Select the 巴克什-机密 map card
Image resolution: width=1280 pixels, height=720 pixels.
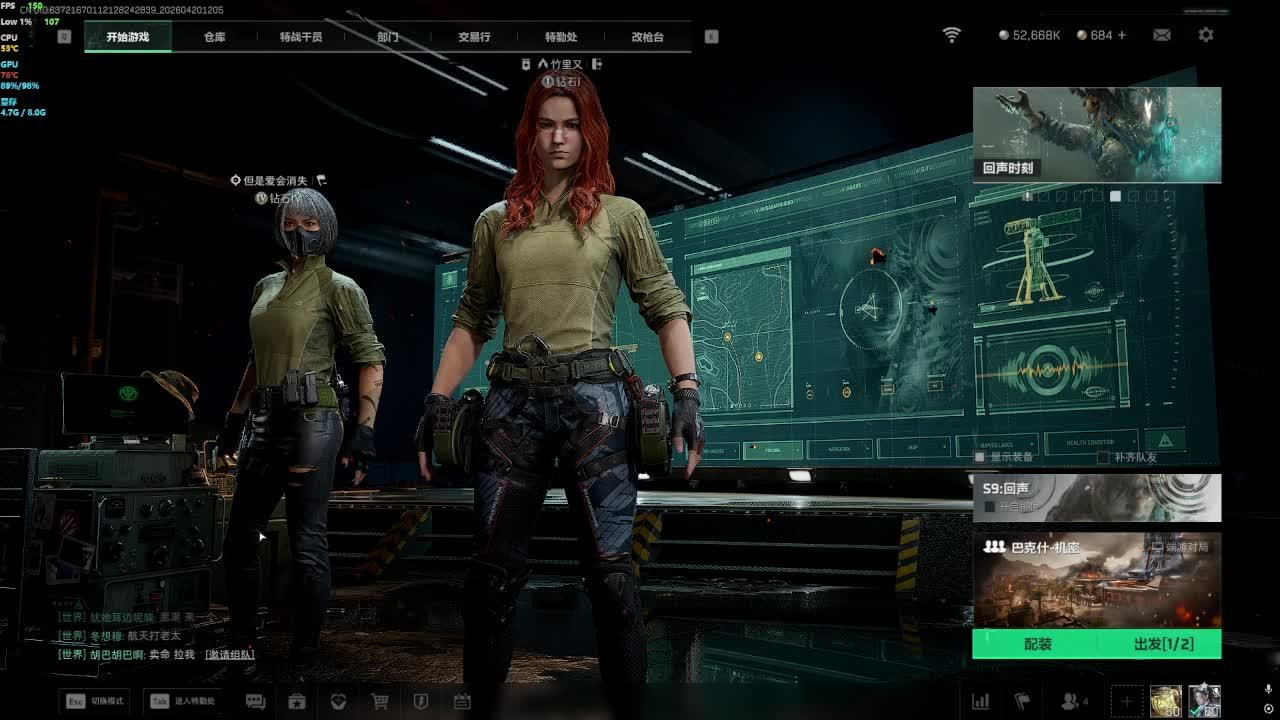click(x=1097, y=580)
